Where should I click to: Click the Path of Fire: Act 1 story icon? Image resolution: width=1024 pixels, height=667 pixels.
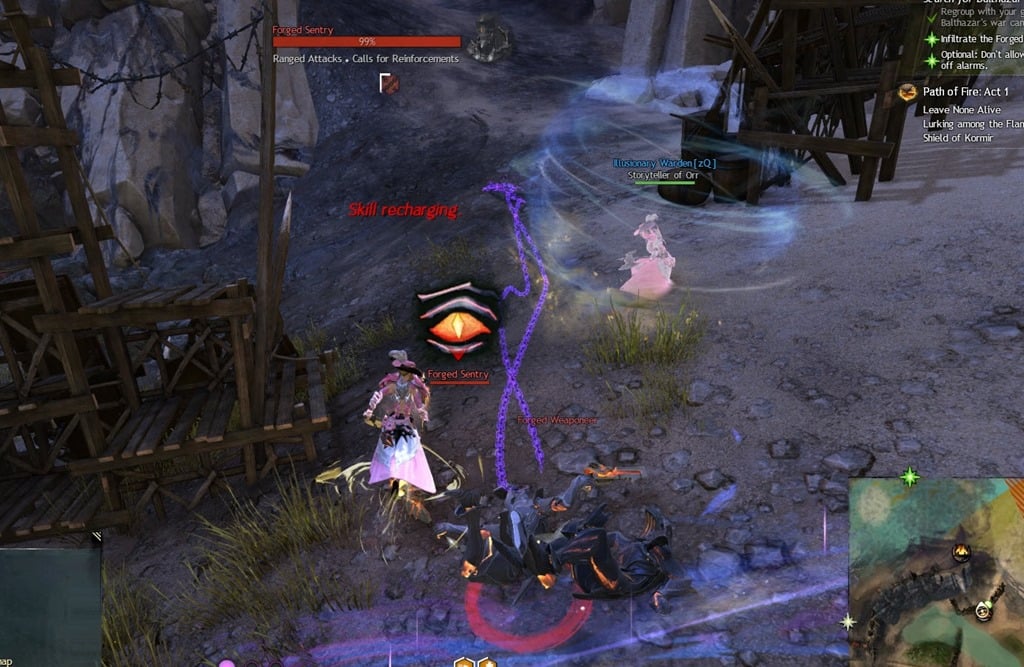pos(908,92)
